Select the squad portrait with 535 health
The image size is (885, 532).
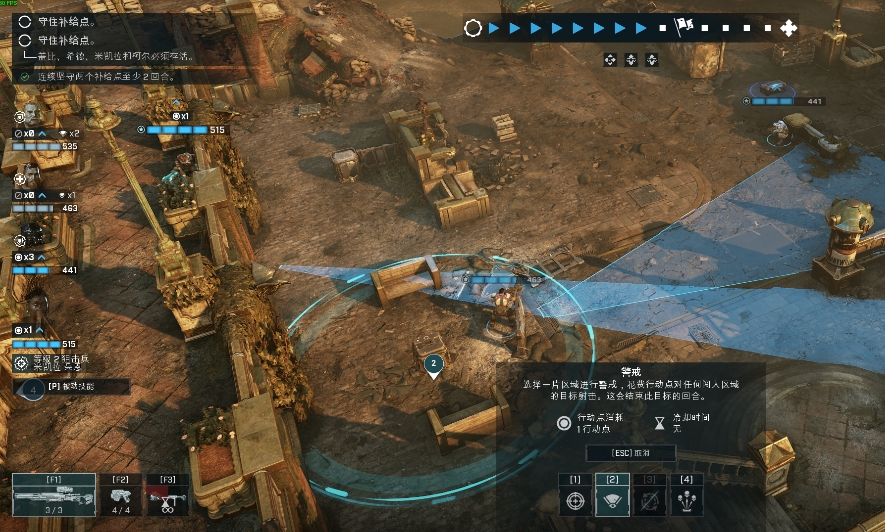click(x=30, y=111)
